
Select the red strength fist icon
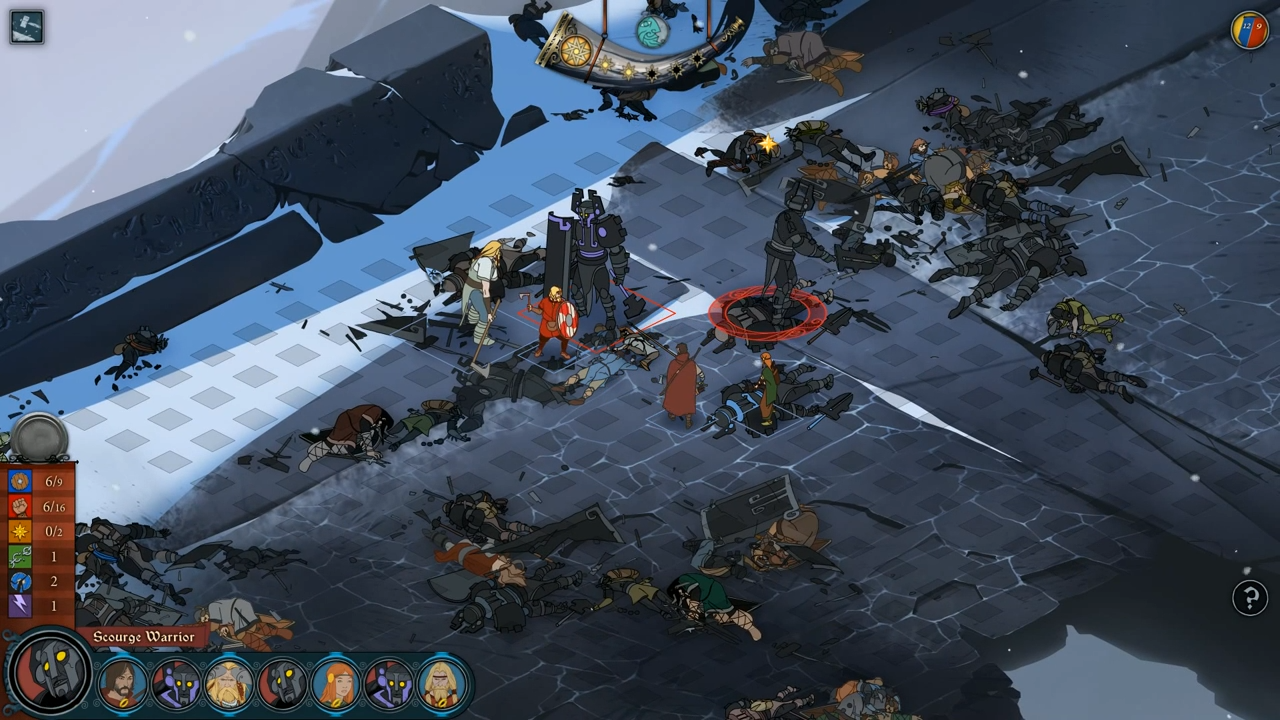[x=20, y=506]
